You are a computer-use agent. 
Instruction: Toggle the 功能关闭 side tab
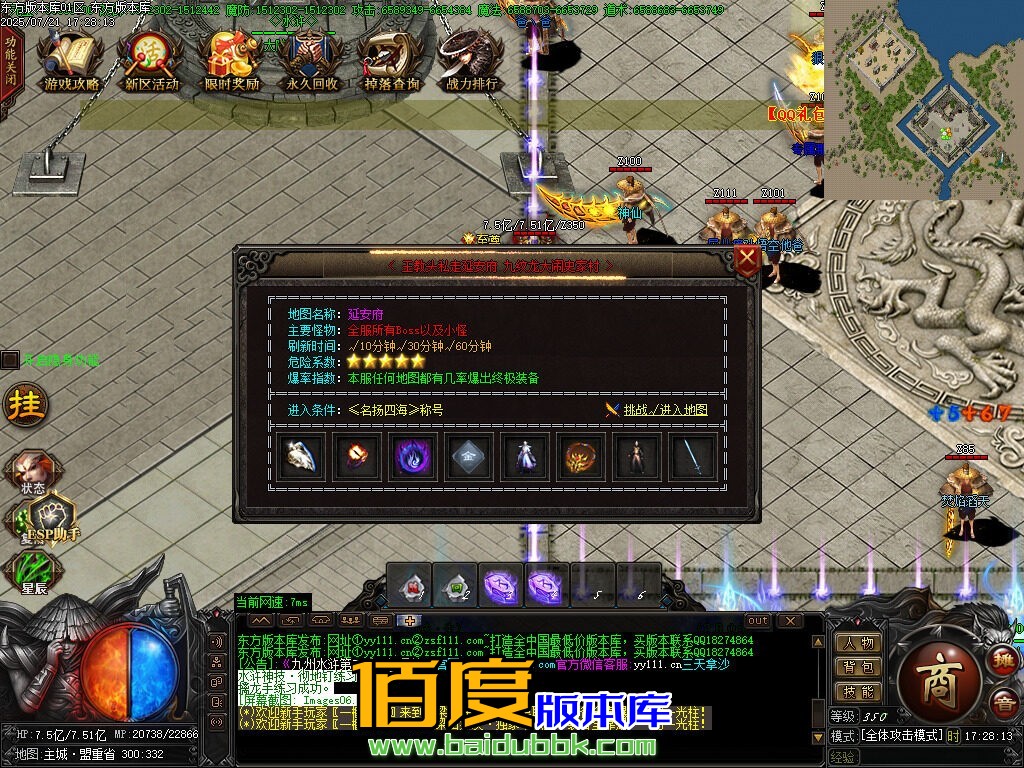coord(10,62)
